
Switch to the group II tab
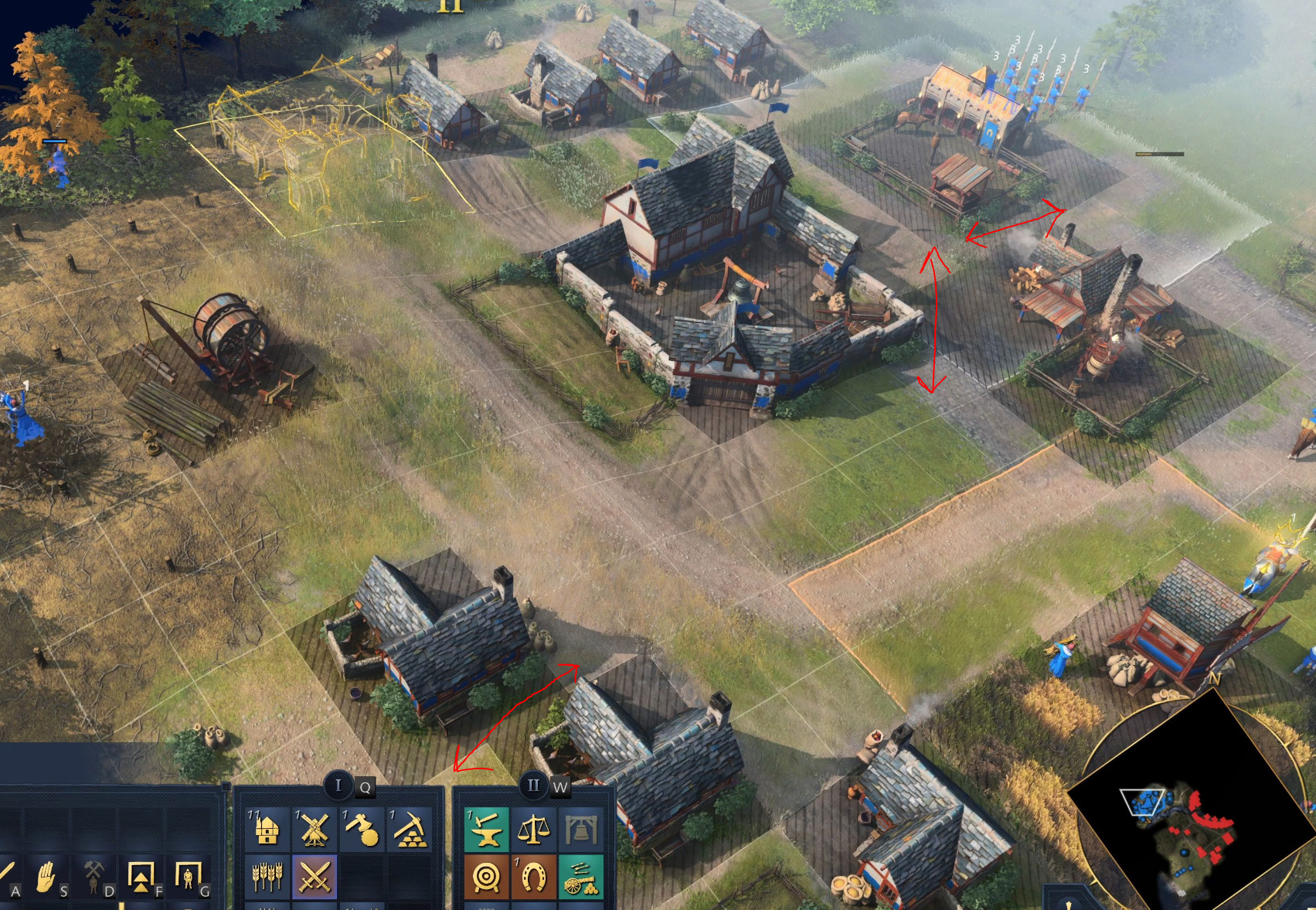pyautogui.click(x=533, y=786)
